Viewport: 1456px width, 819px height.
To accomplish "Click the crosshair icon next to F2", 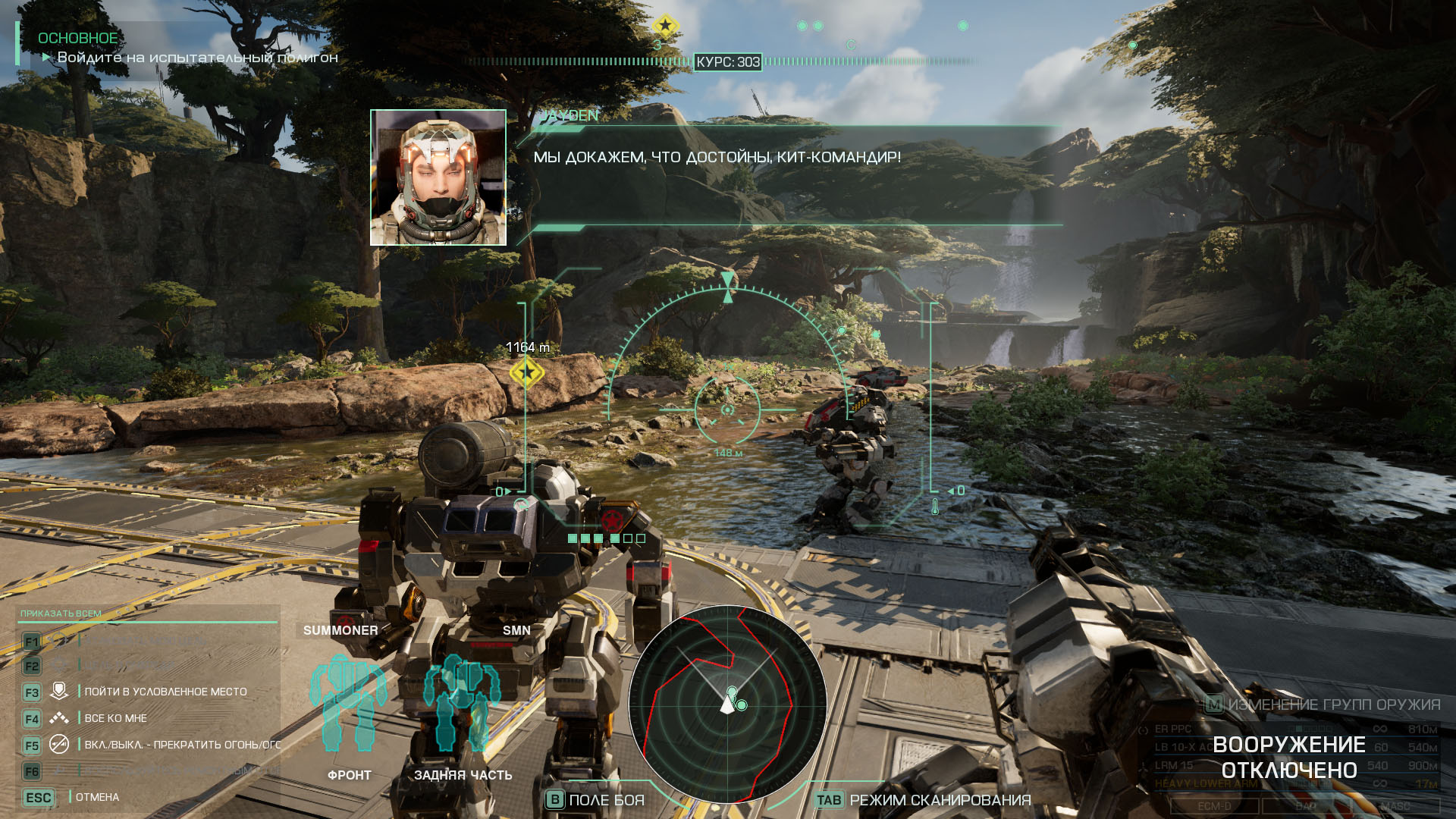I will 60,664.
